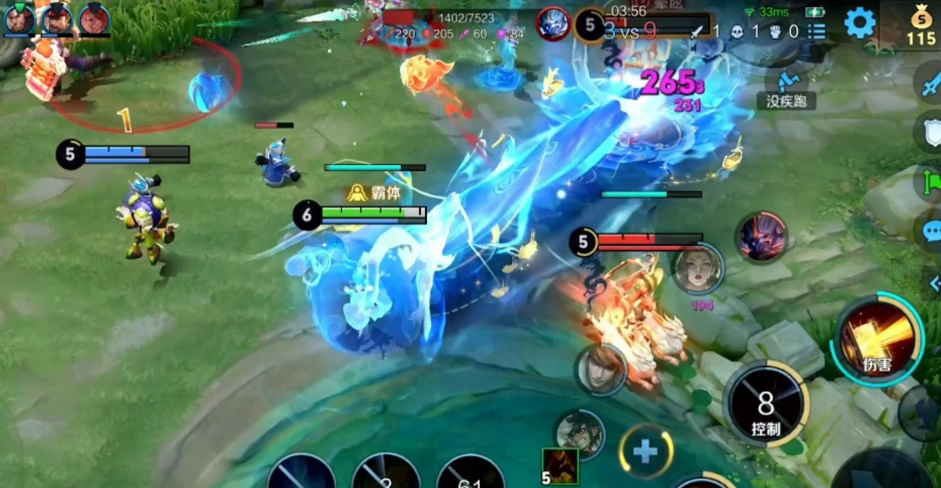Open the chat speech bubble
941x488 pixels.
tap(929, 232)
